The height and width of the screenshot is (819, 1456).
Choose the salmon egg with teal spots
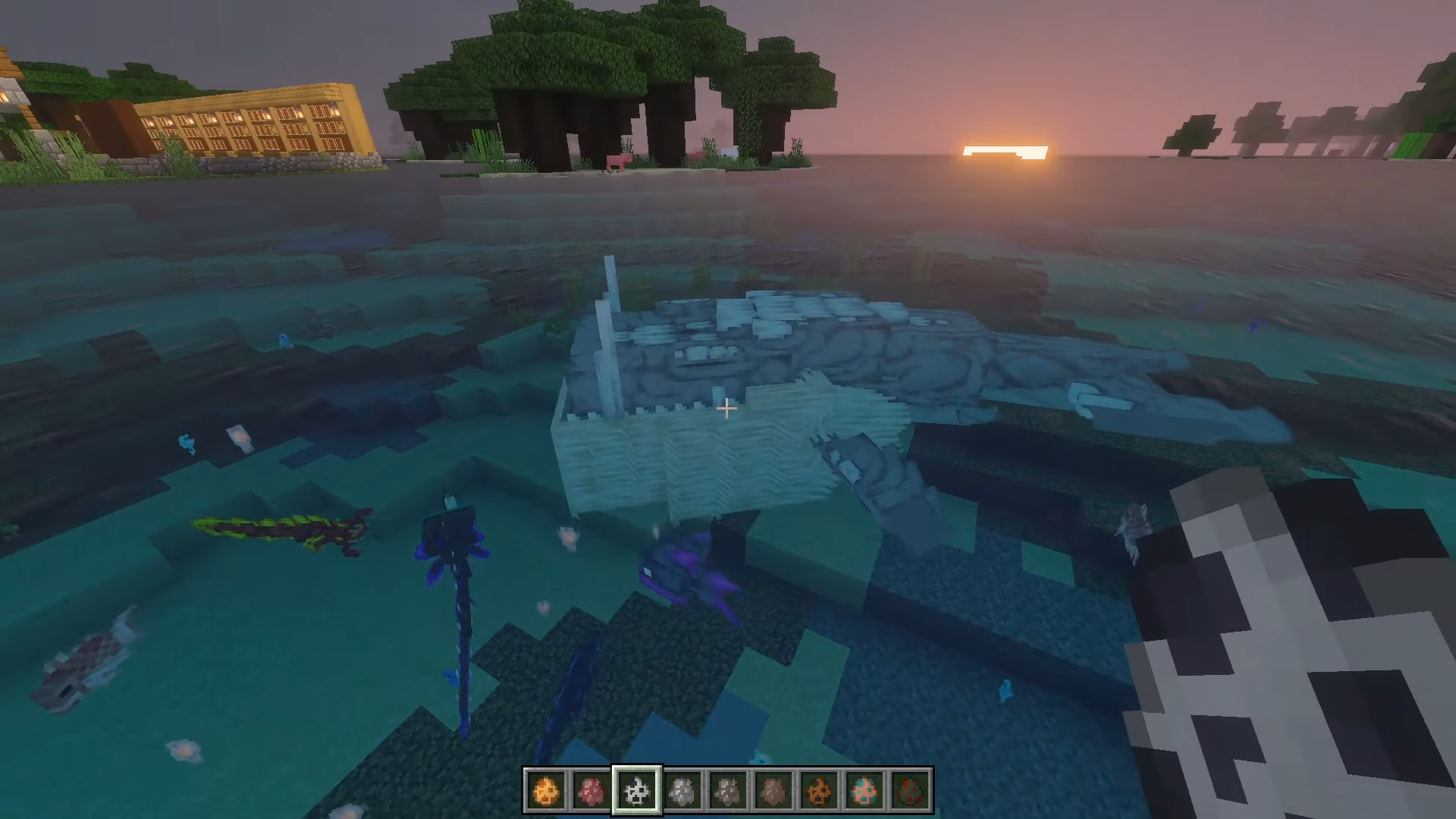(864, 791)
